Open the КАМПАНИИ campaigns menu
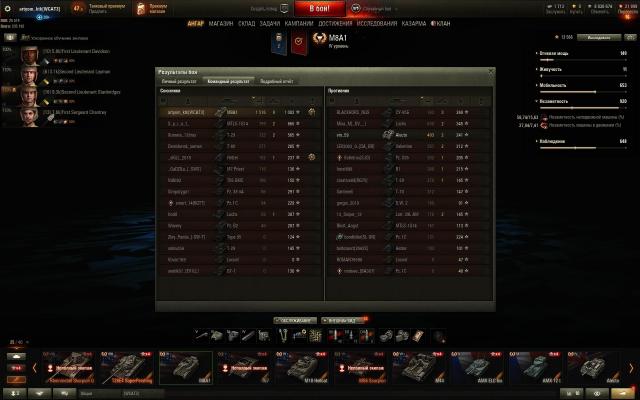The width and height of the screenshot is (640, 400). pos(299,23)
